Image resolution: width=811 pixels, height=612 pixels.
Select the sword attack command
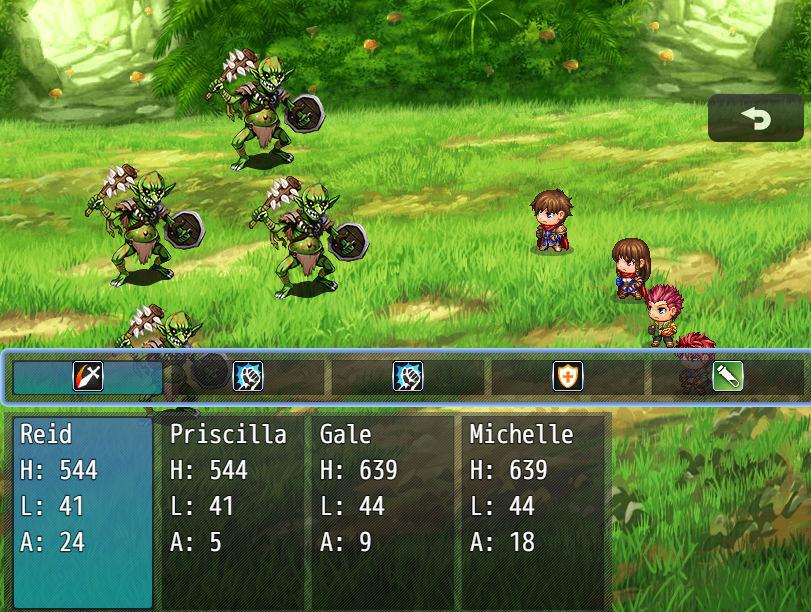pos(88,377)
